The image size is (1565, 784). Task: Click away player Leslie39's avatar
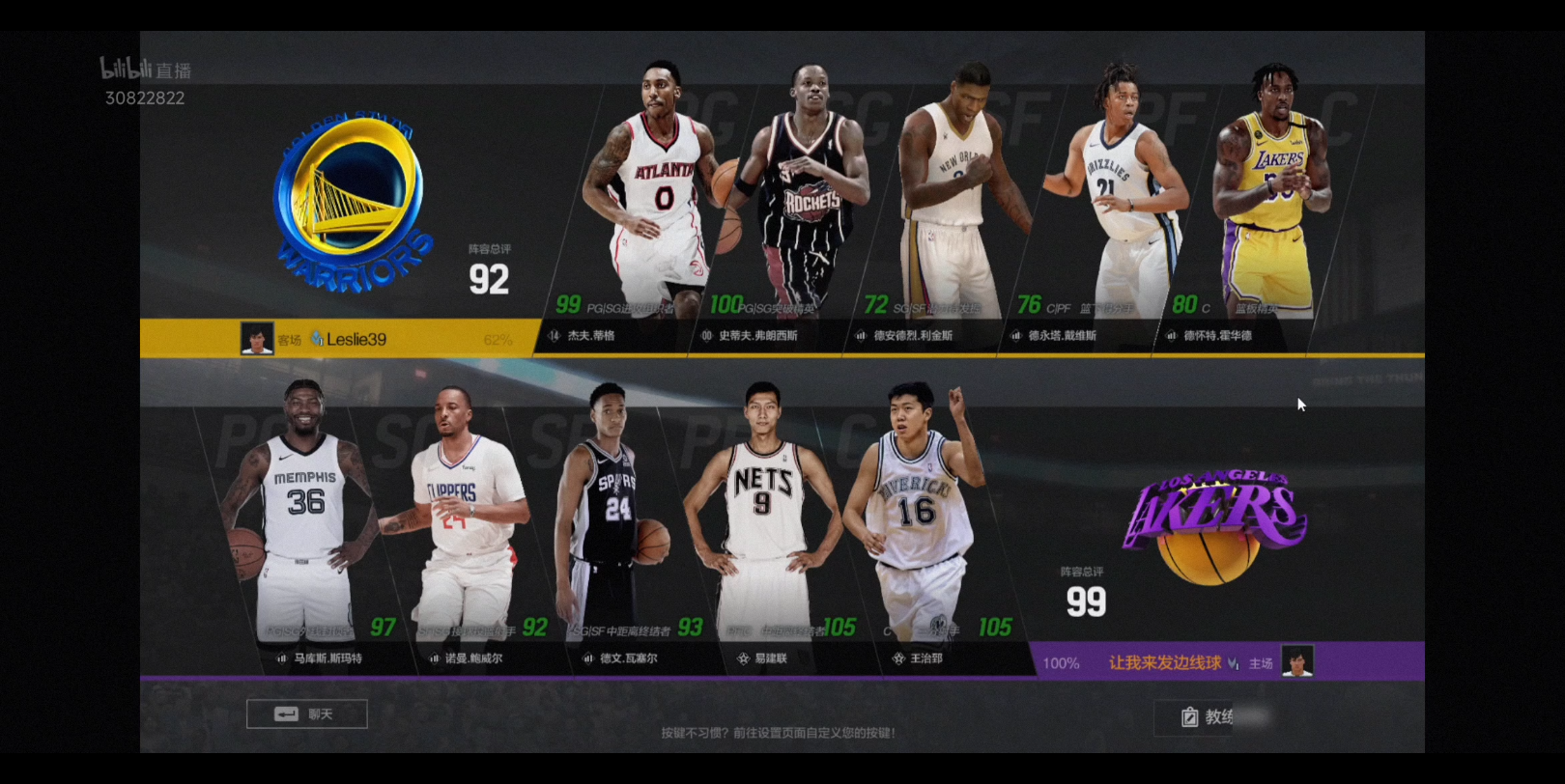[256, 339]
